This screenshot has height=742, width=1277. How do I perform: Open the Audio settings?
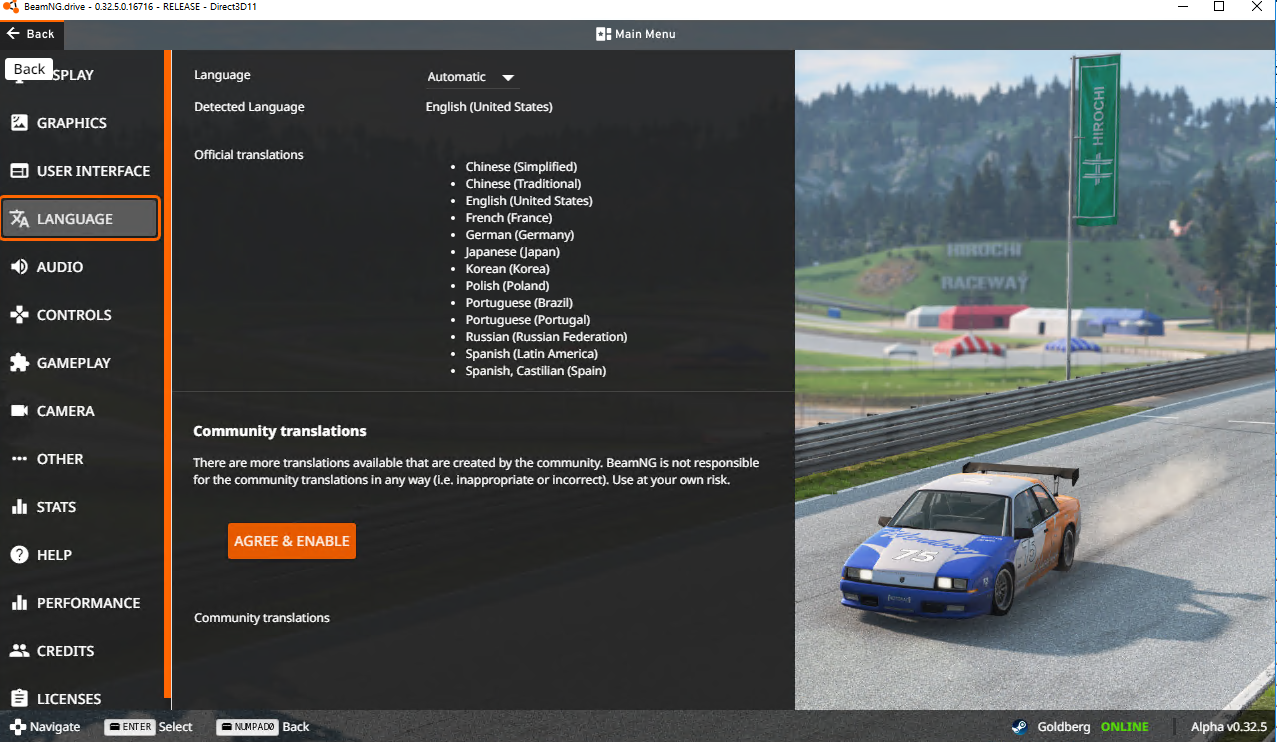click(x=60, y=267)
